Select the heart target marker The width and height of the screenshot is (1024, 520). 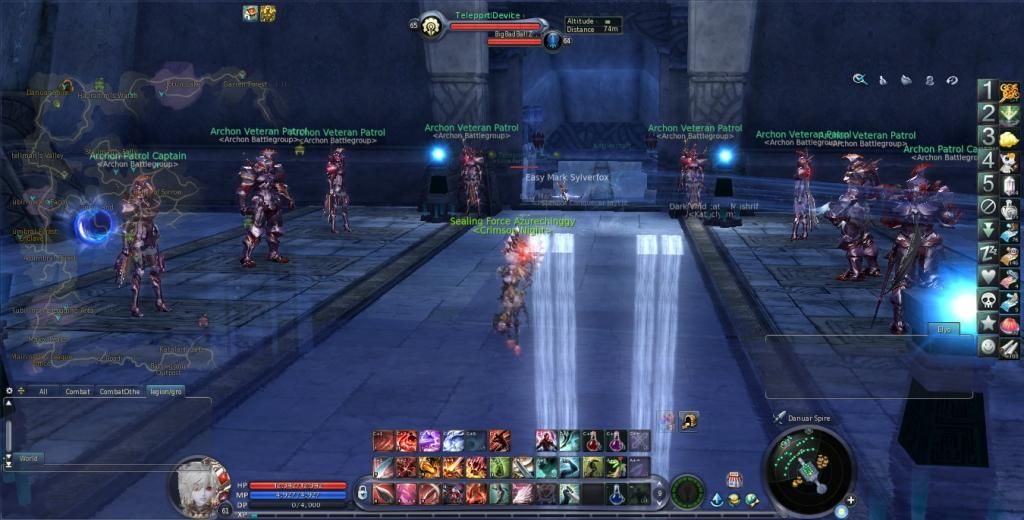coord(987,276)
